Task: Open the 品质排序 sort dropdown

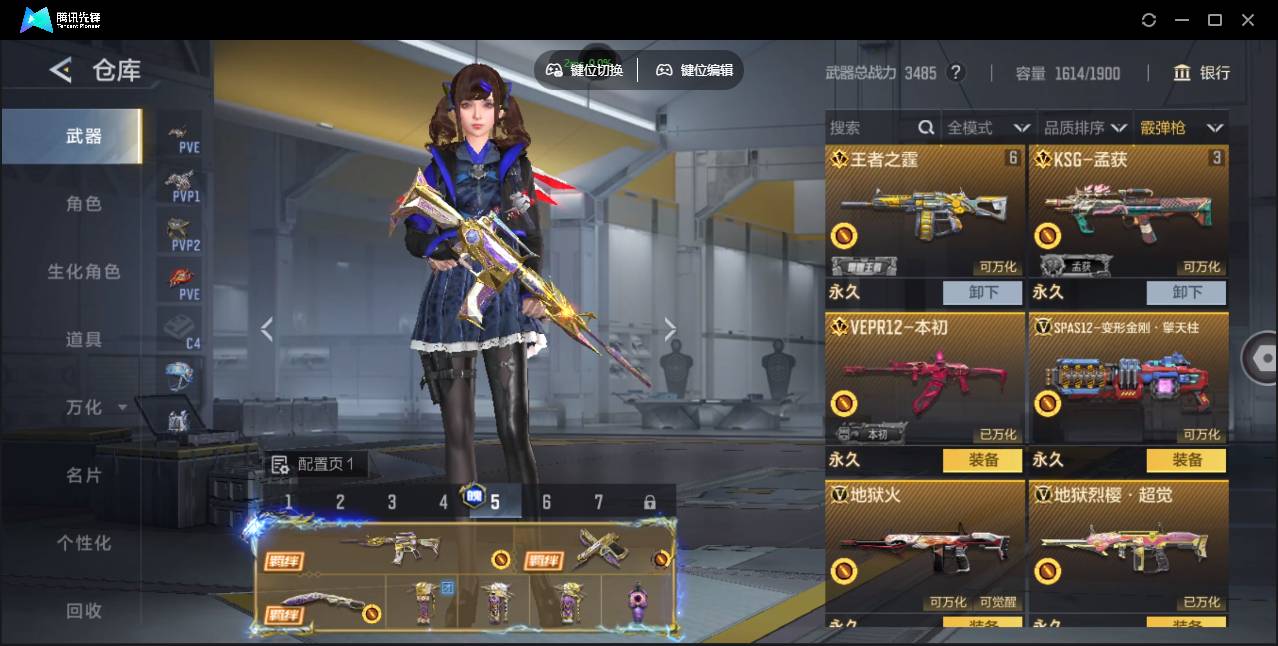Action: point(1085,128)
